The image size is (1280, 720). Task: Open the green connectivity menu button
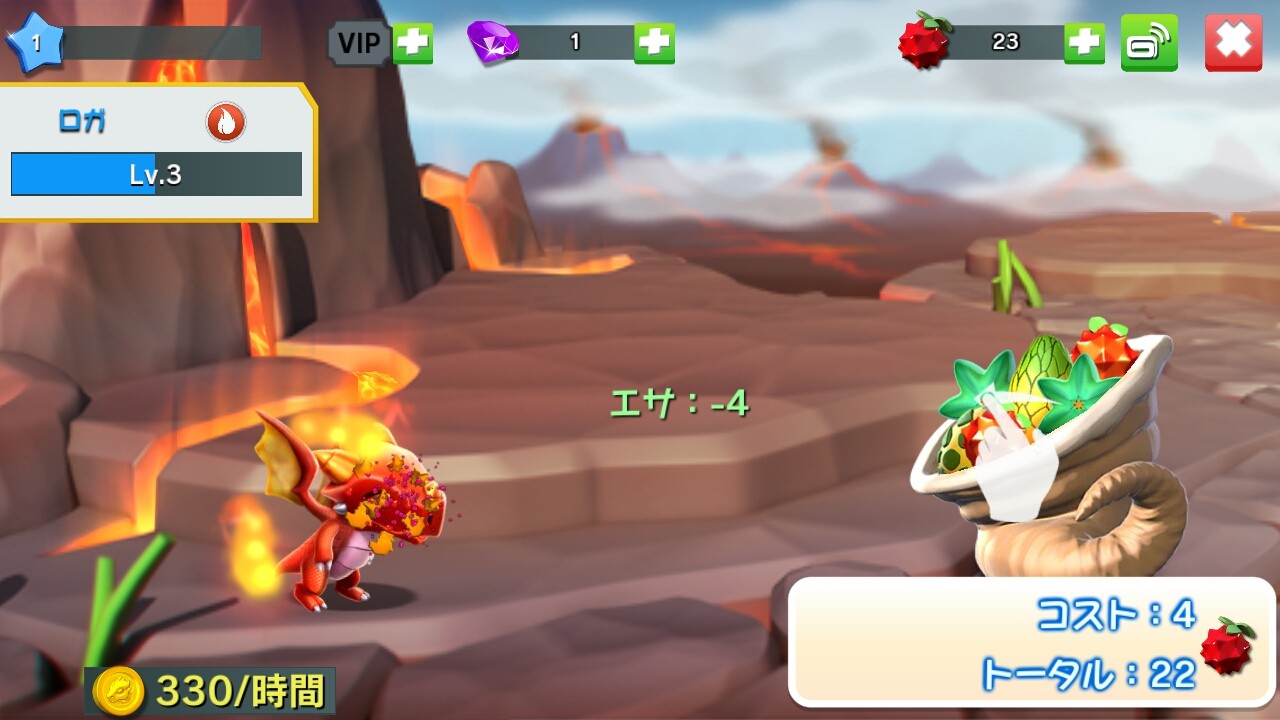(x=1149, y=42)
